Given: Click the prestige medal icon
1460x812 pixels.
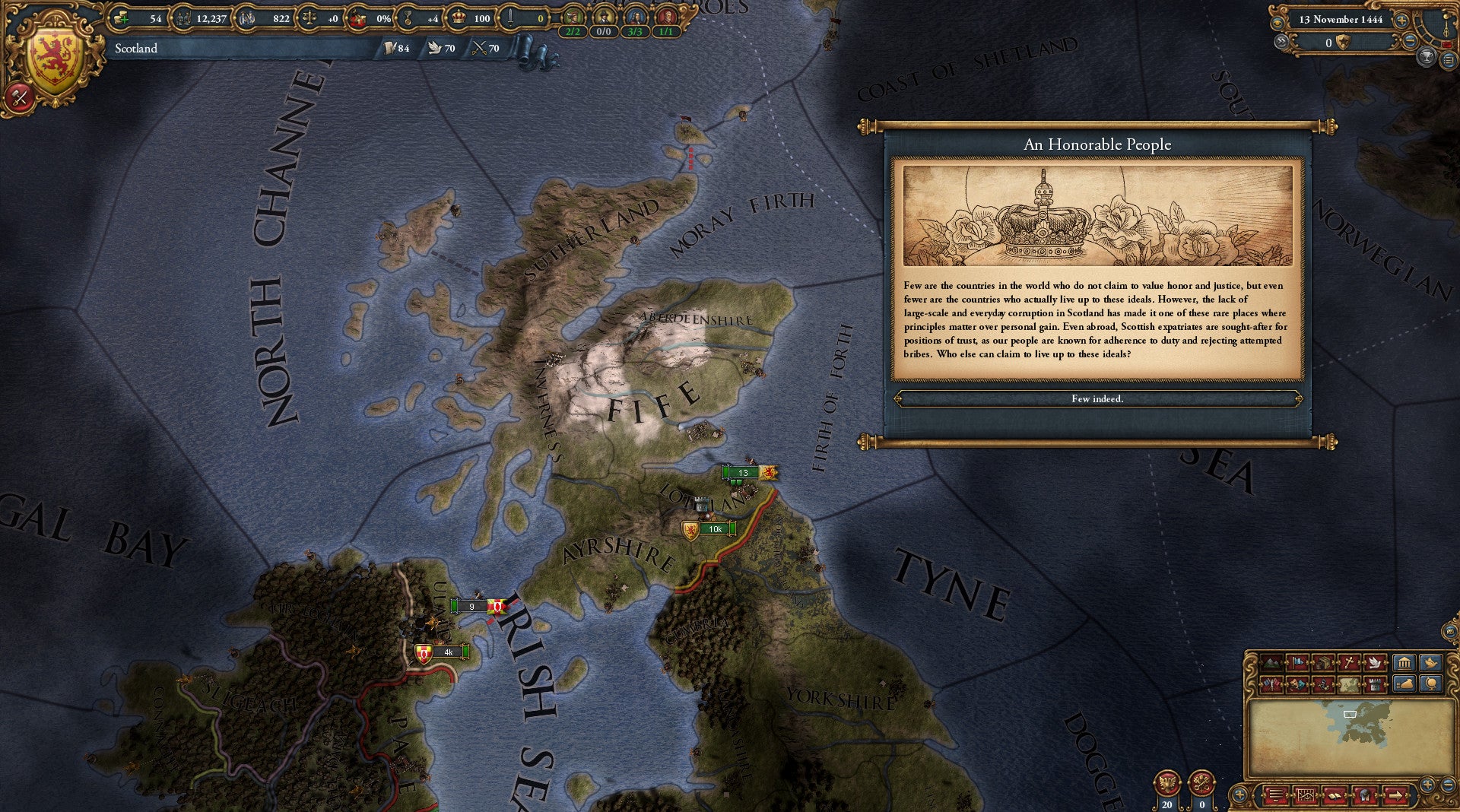Looking at the screenshot, I should pos(408,19).
